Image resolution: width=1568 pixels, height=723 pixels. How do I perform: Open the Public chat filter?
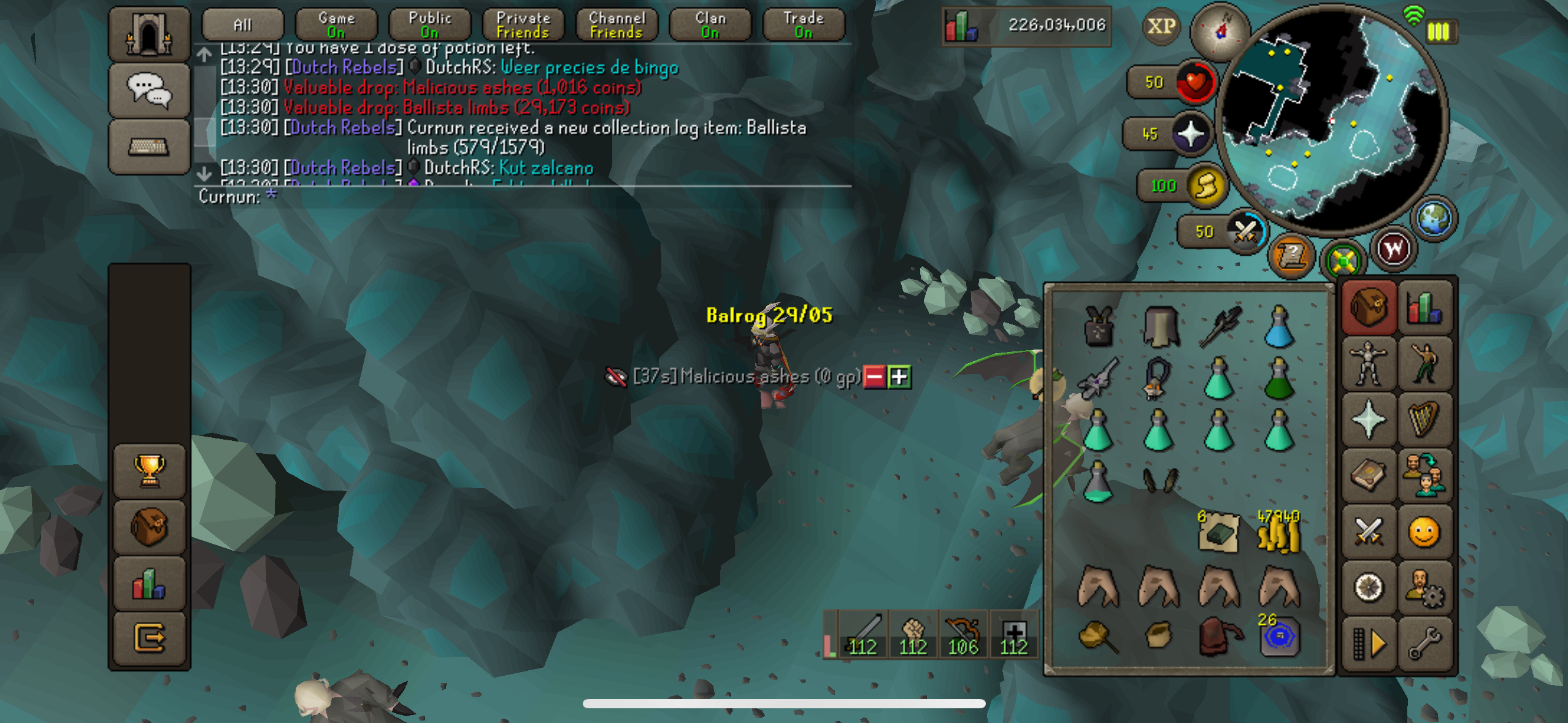(x=430, y=25)
